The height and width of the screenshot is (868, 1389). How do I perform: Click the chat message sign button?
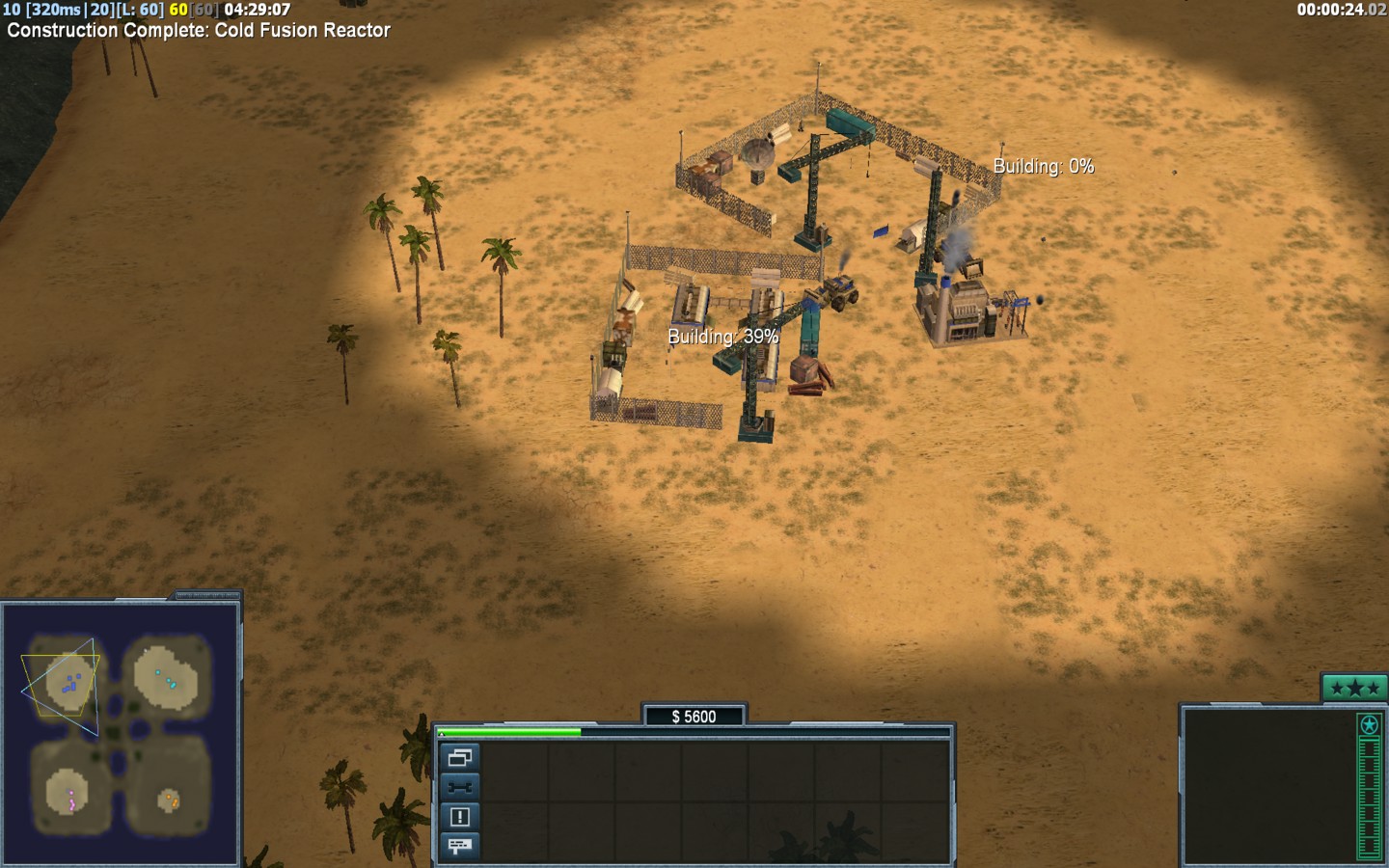(x=459, y=846)
